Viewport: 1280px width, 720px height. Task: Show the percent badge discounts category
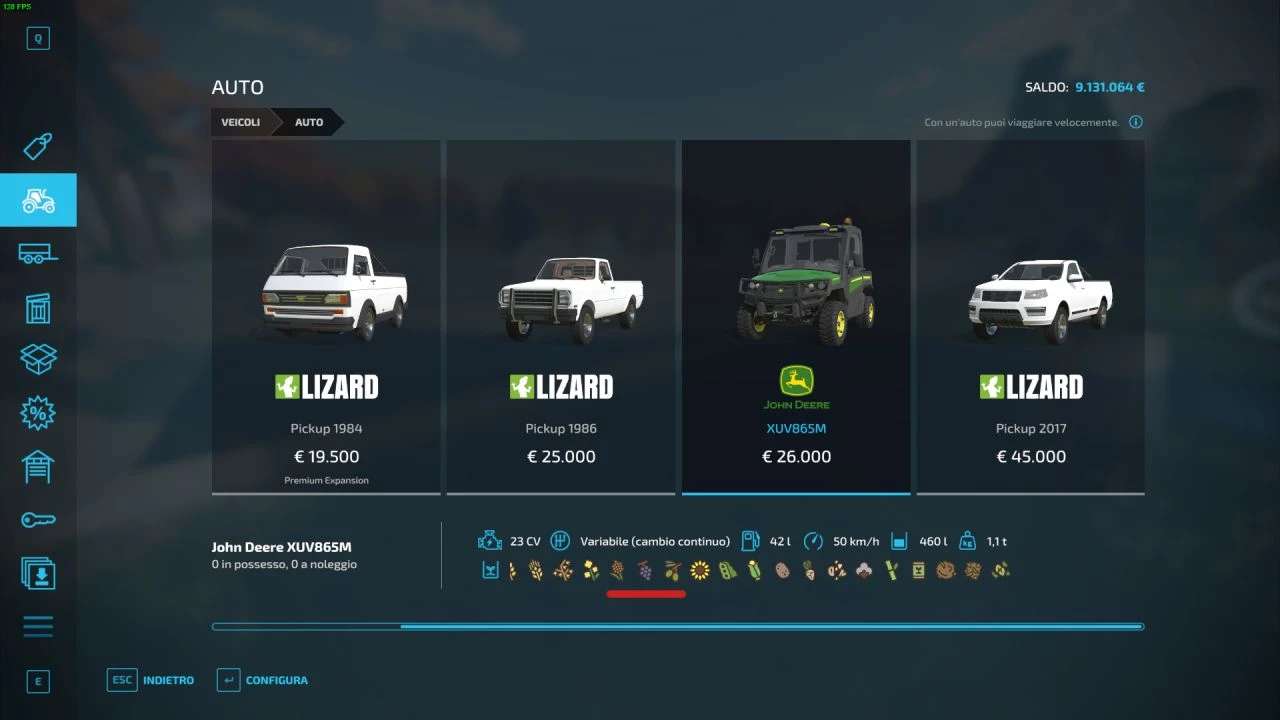[x=38, y=413]
